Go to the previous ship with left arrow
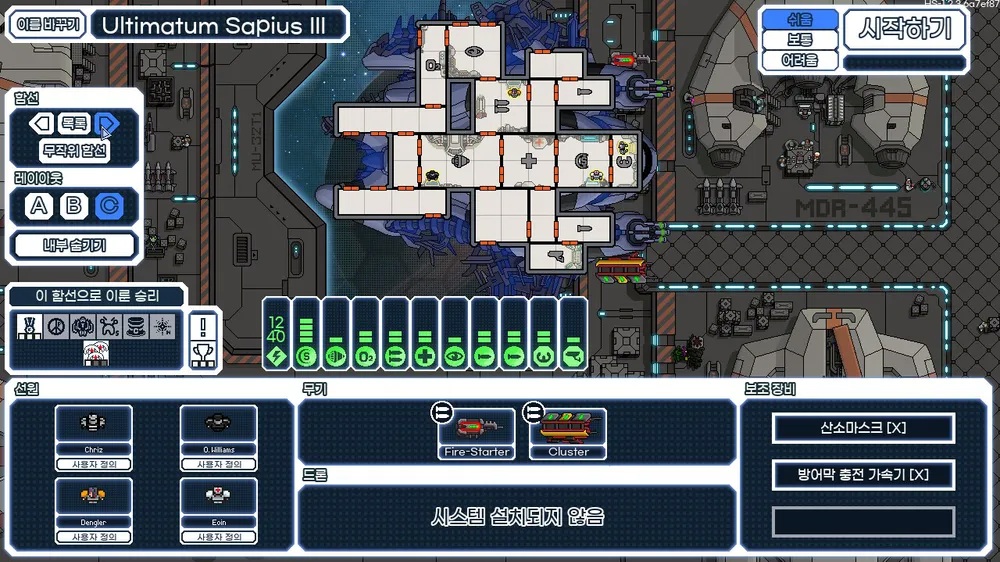The height and width of the screenshot is (562, 1000). (x=41, y=124)
